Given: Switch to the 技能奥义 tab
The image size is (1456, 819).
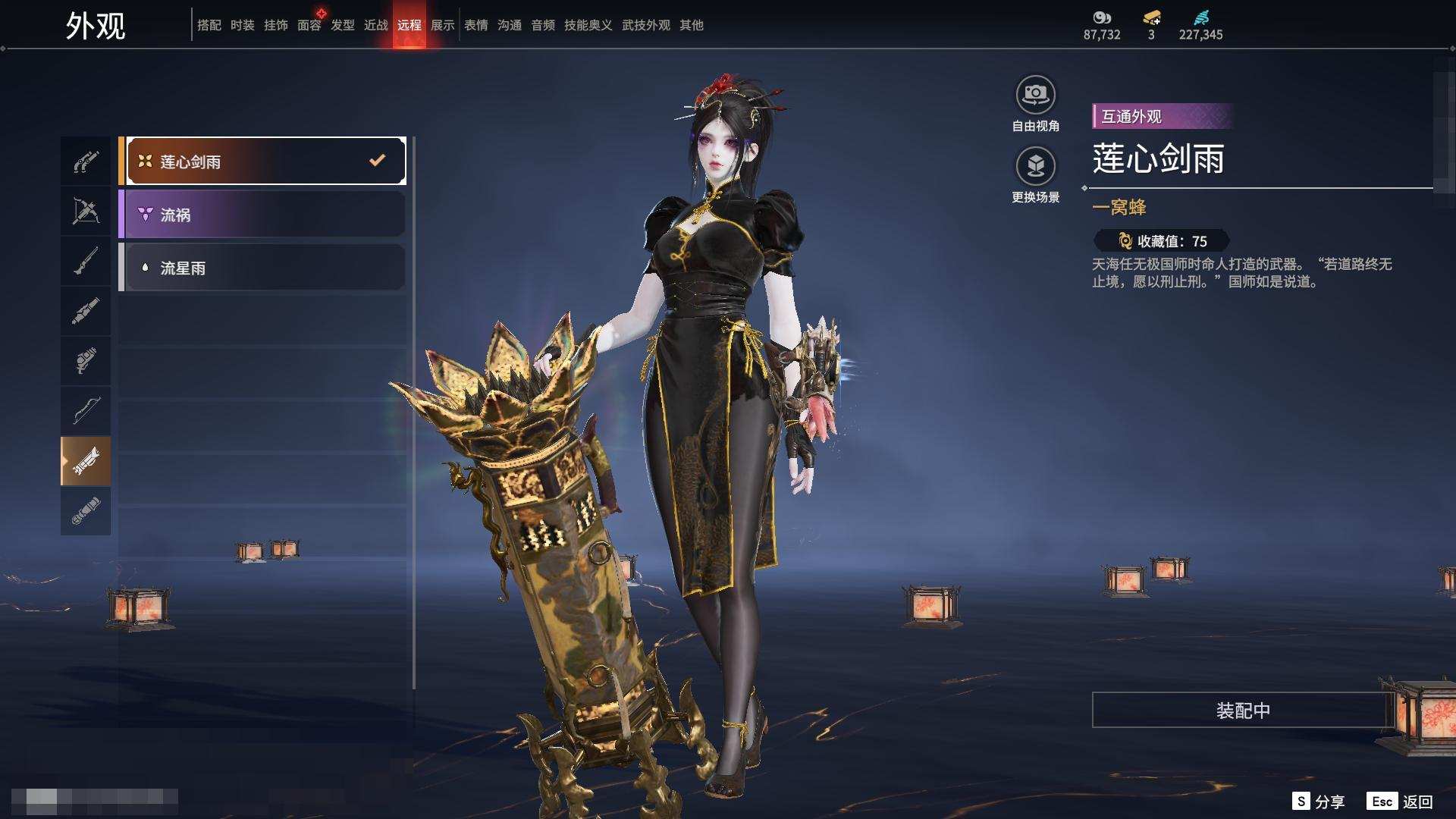Looking at the screenshot, I should [x=588, y=25].
